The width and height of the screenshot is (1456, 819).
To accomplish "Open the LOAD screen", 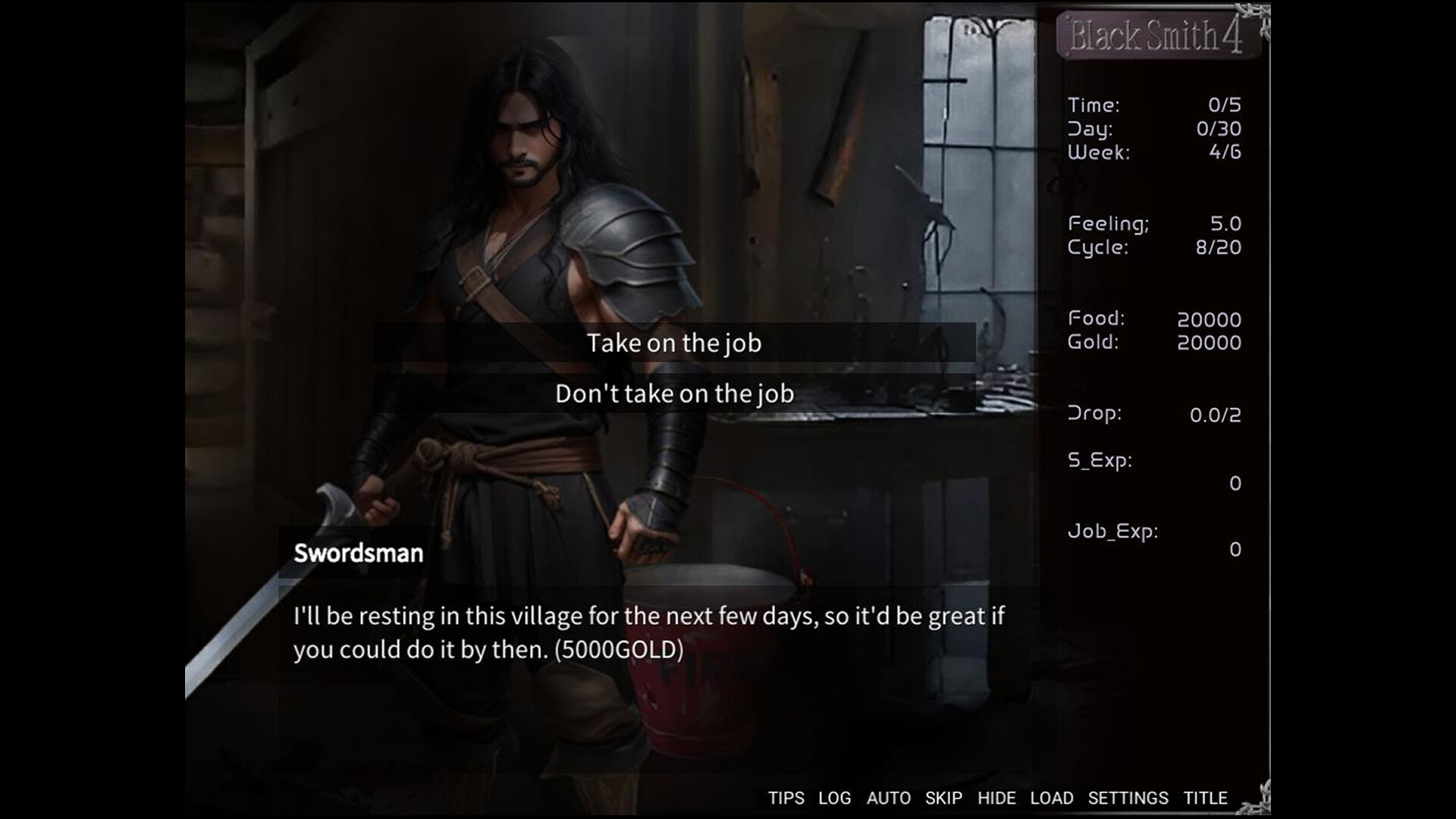I will [x=1050, y=798].
